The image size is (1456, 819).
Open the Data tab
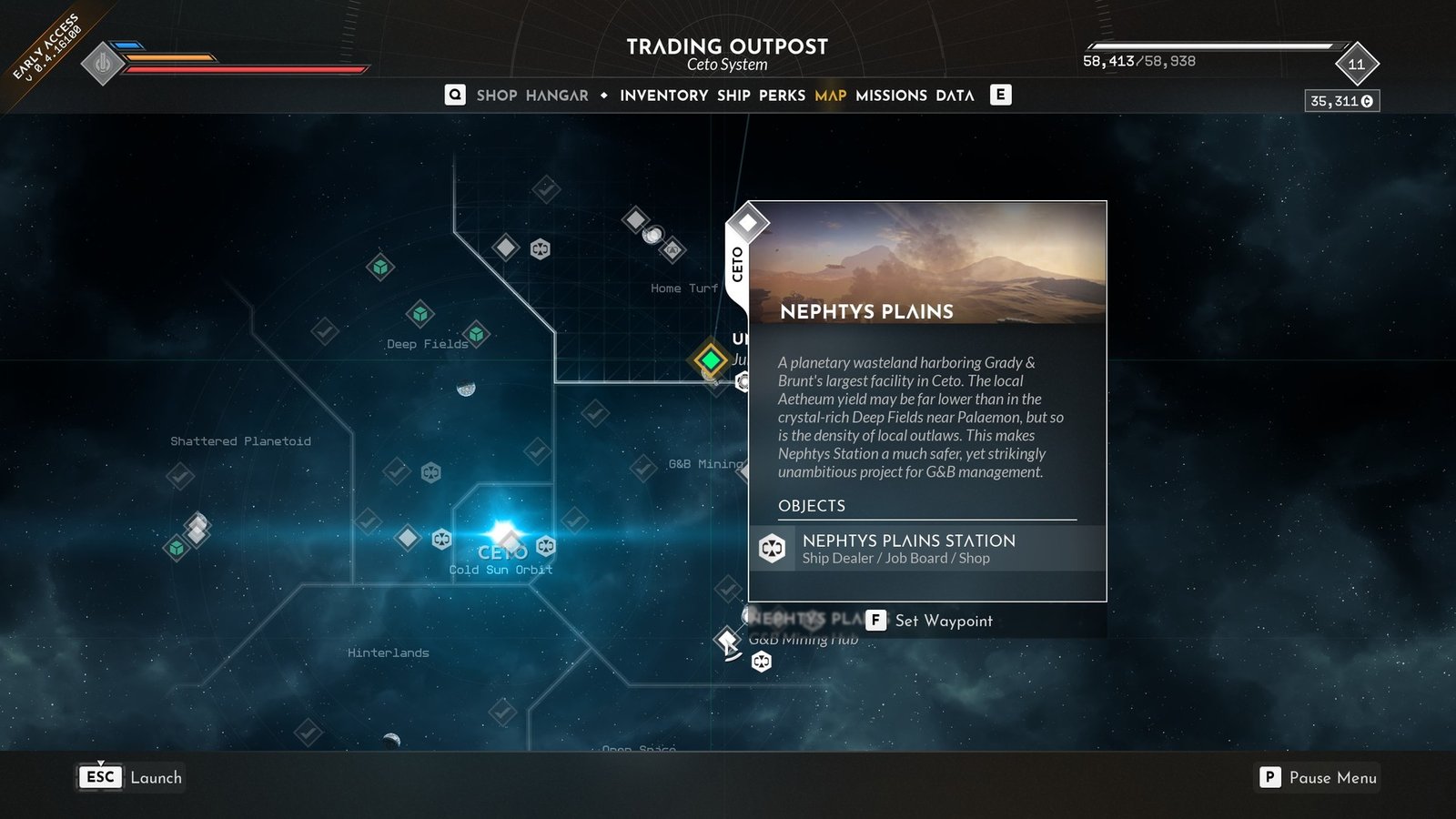click(x=955, y=96)
